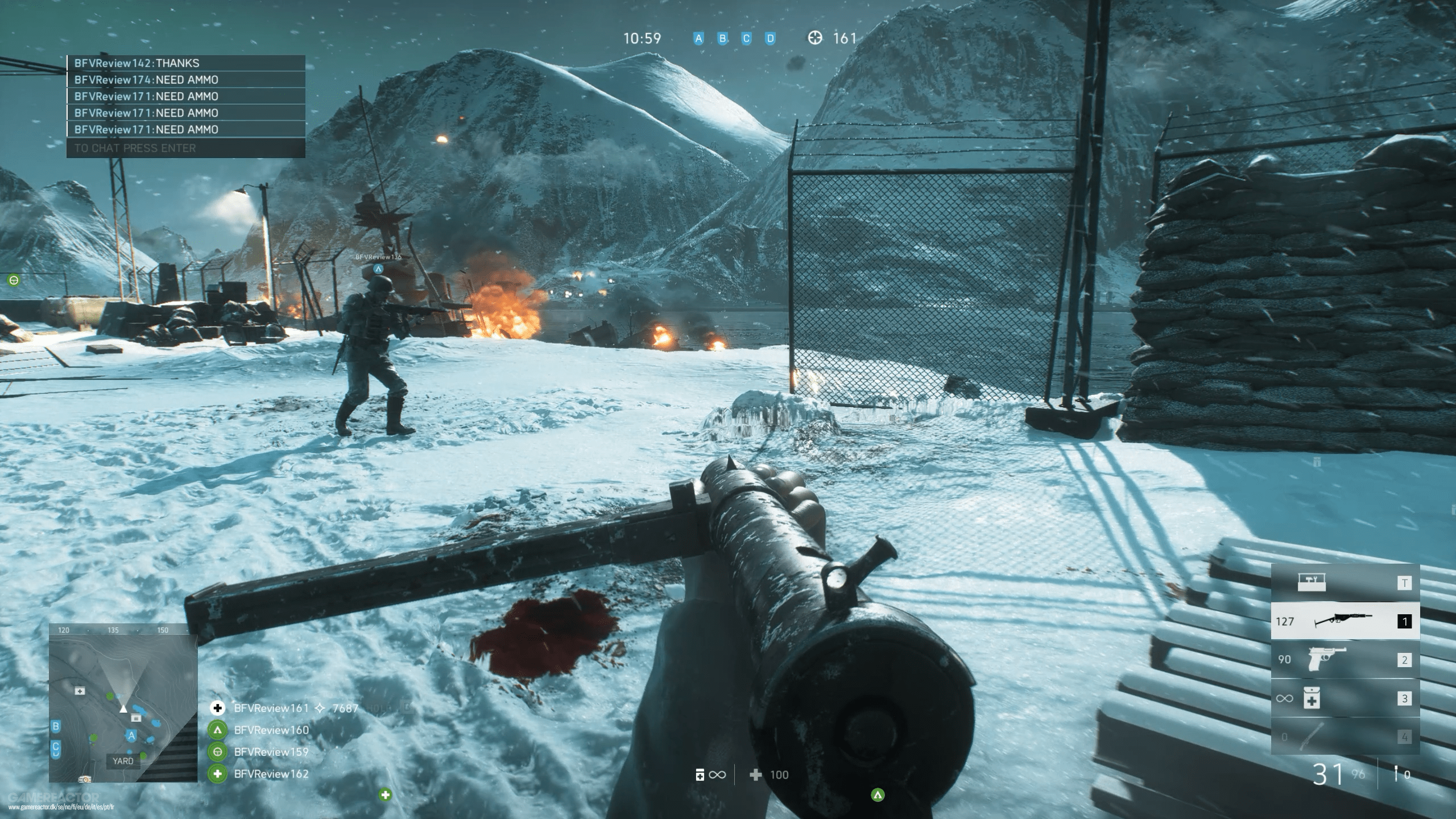
Task: Select squad member BFVReview161
Action: [271, 708]
